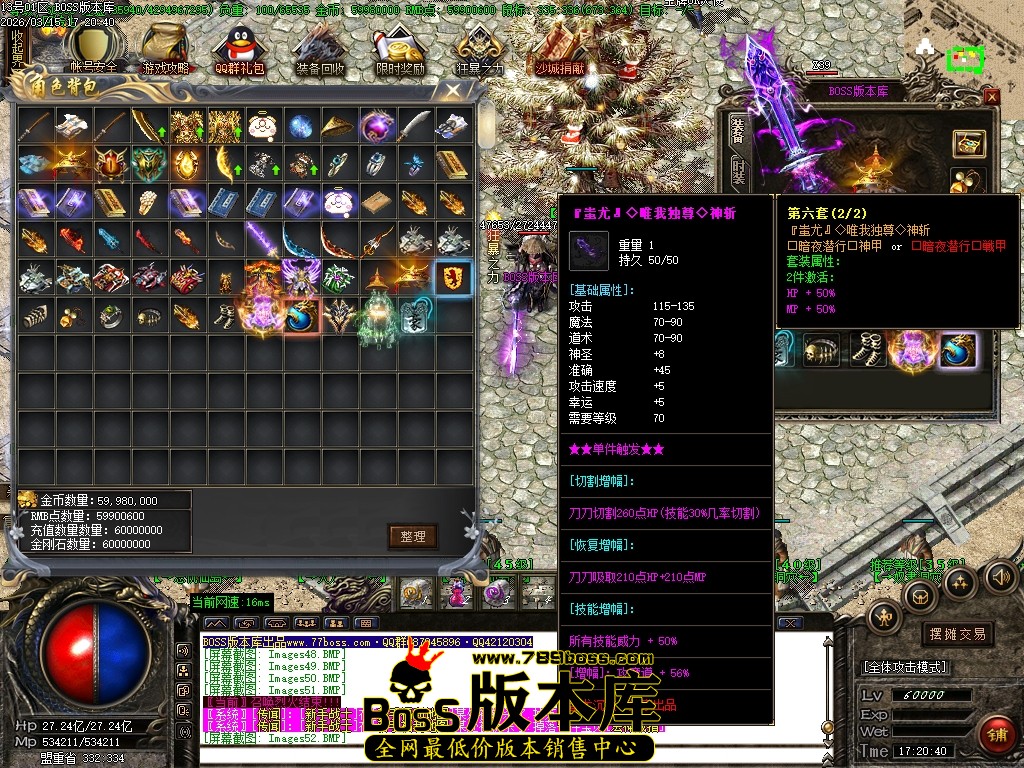
Task: Click the round 铺 shop button
Action: [995, 735]
